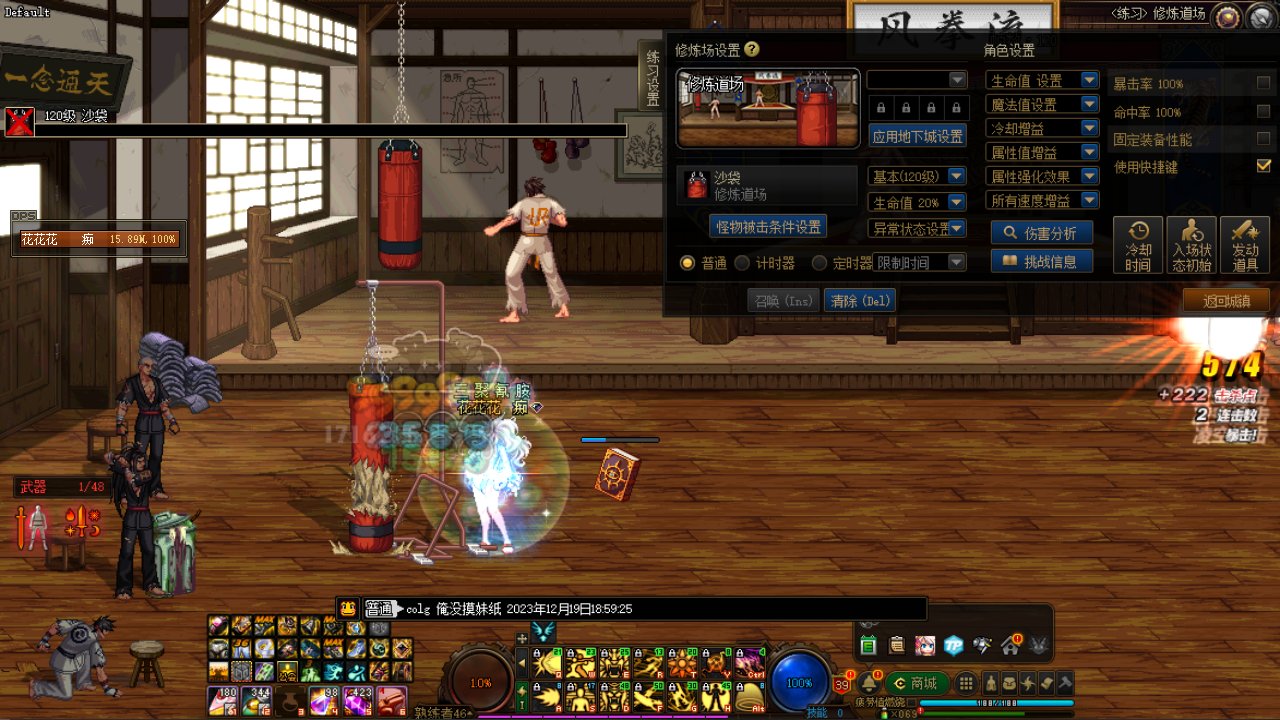Uncheck the 使用快捷键 checkbox

point(1264,166)
